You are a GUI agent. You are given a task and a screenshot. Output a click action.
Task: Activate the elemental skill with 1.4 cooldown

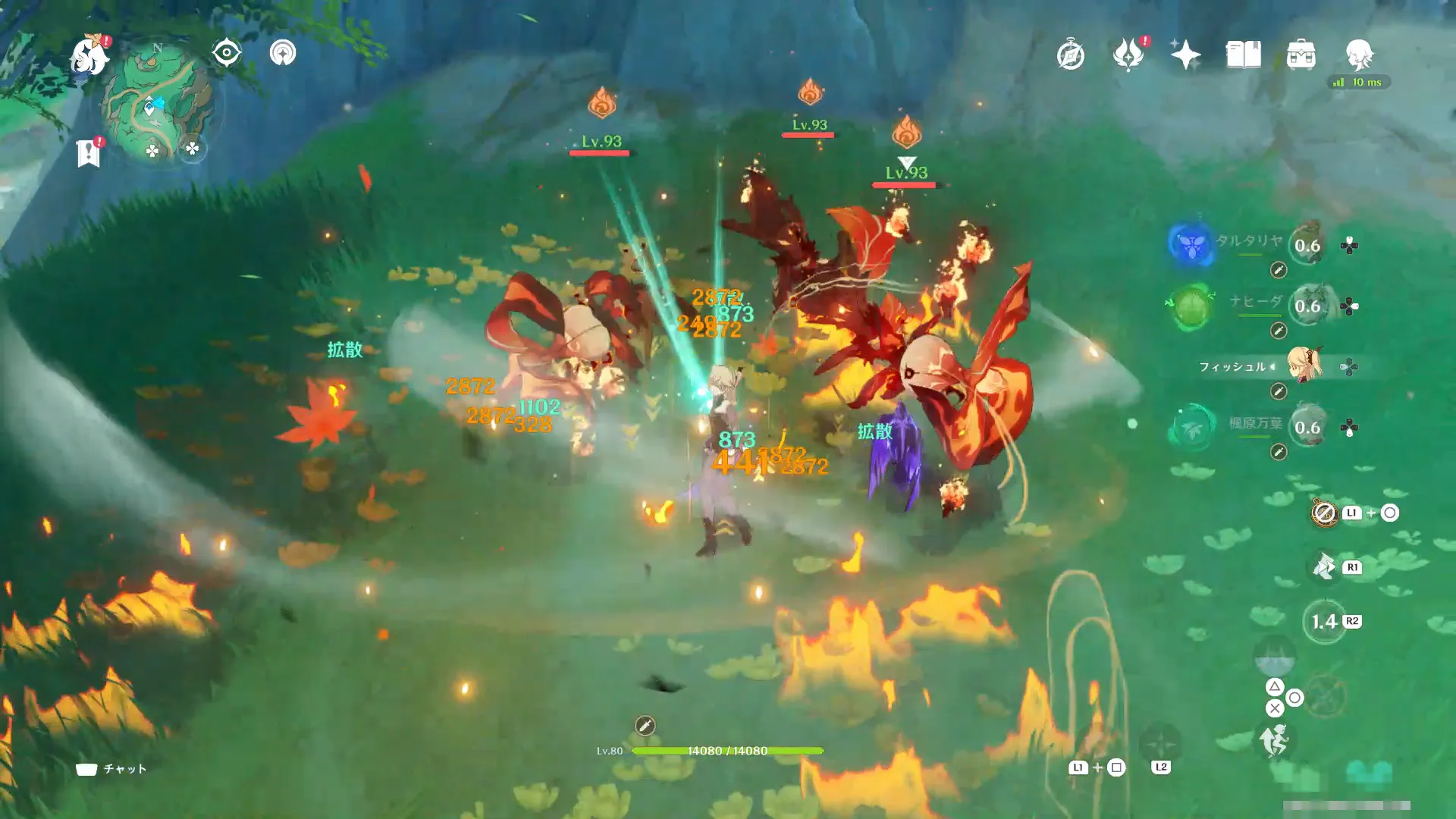(x=1324, y=622)
